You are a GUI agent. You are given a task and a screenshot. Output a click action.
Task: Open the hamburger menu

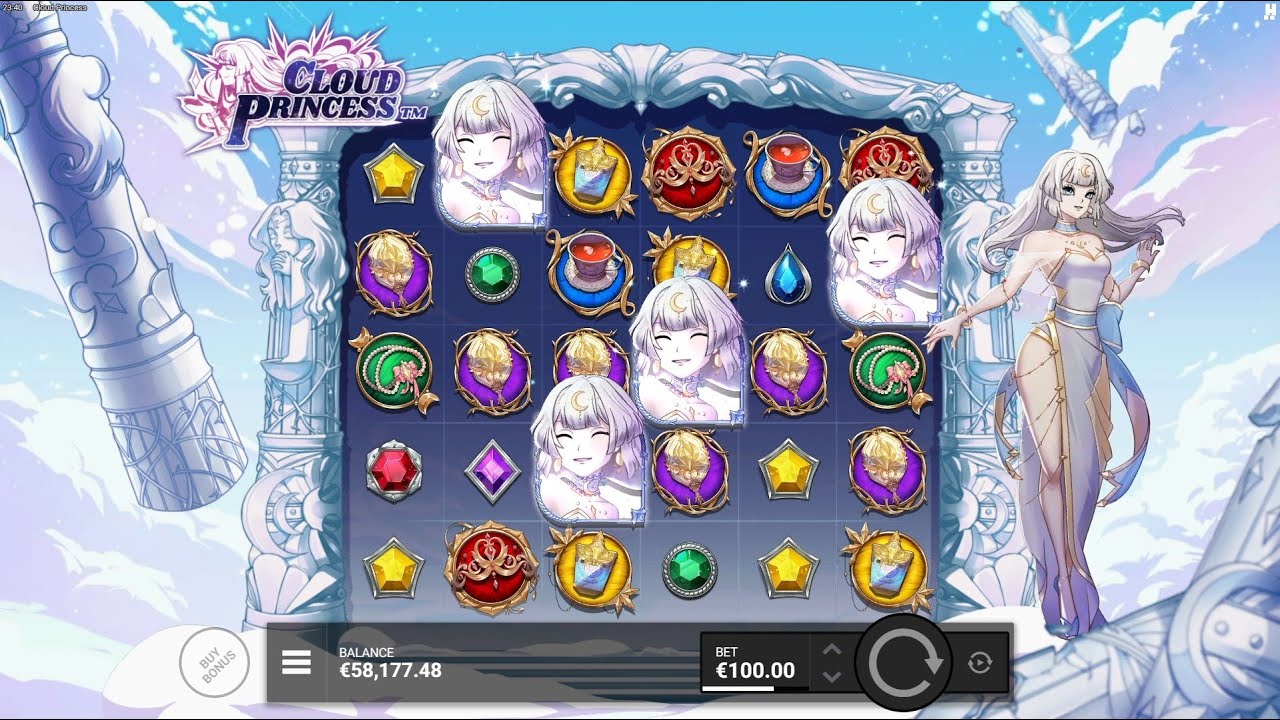click(295, 664)
